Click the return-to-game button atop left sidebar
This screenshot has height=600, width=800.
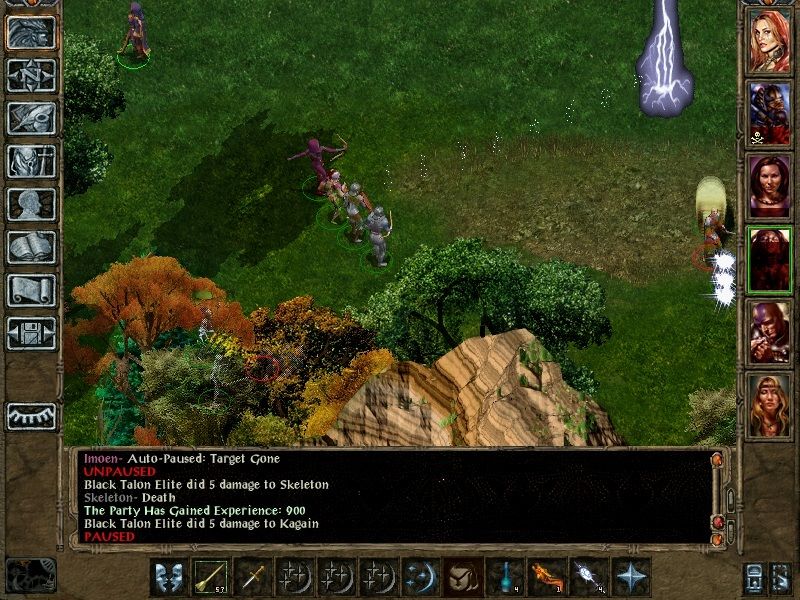pyautogui.click(x=31, y=32)
